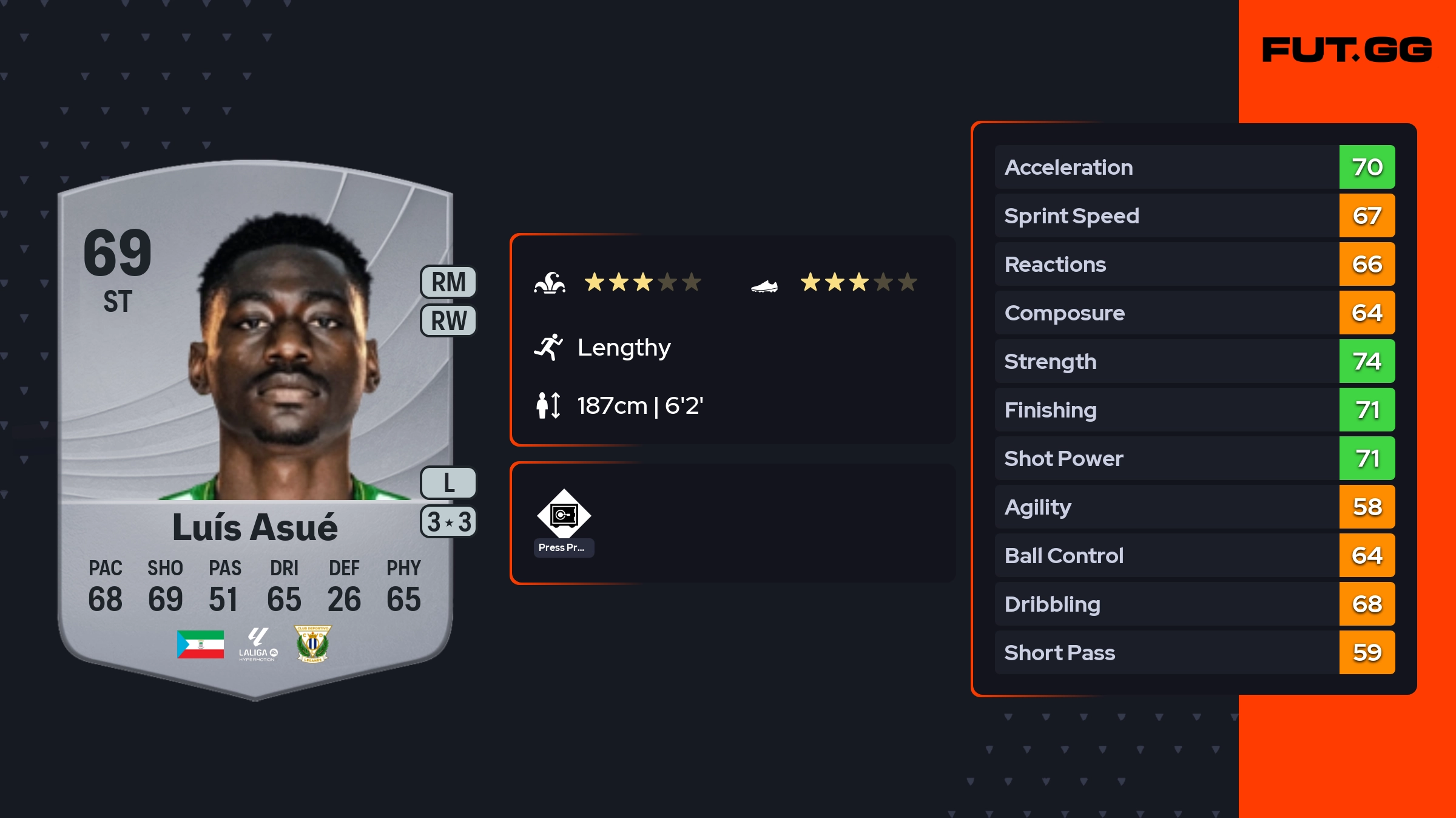Click the LaLiga Hypermotion league logo
Image resolution: width=1456 pixels, height=818 pixels.
[258, 644]
